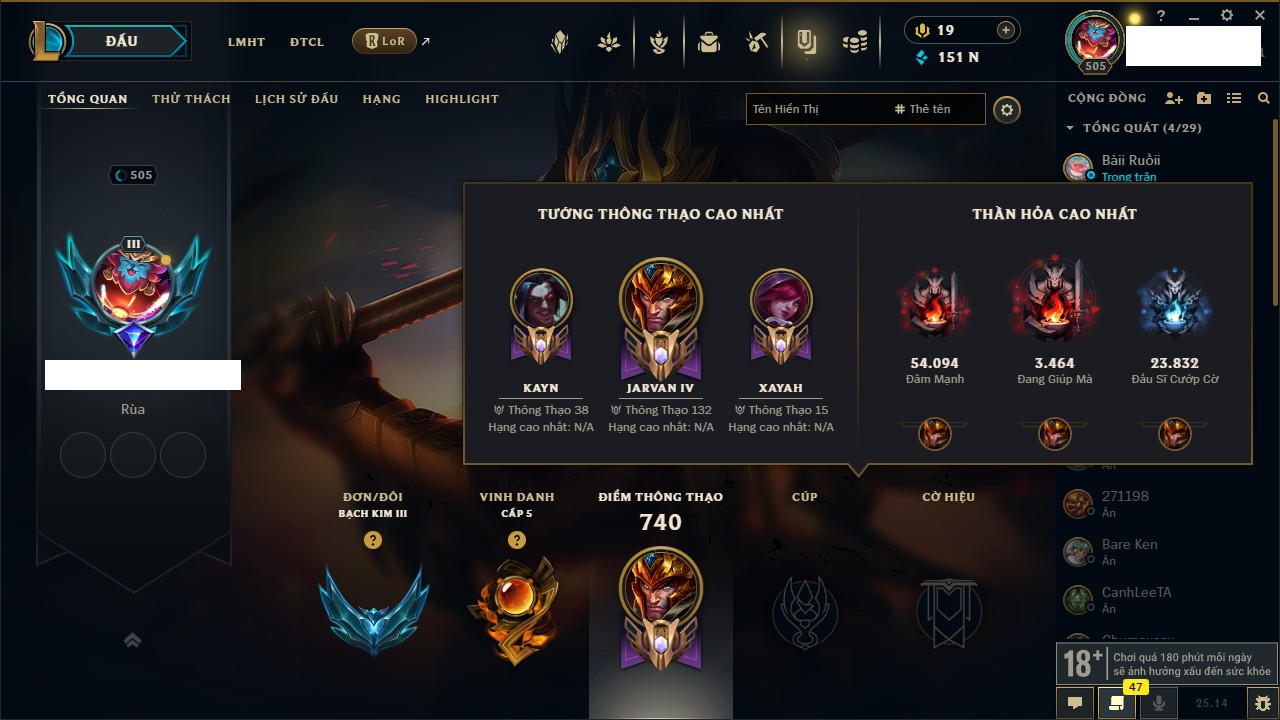Select the Kayn mastery portrait
Image resolution: width=1280 pixels, height=720 pixels.
click(x=541, y=300)
